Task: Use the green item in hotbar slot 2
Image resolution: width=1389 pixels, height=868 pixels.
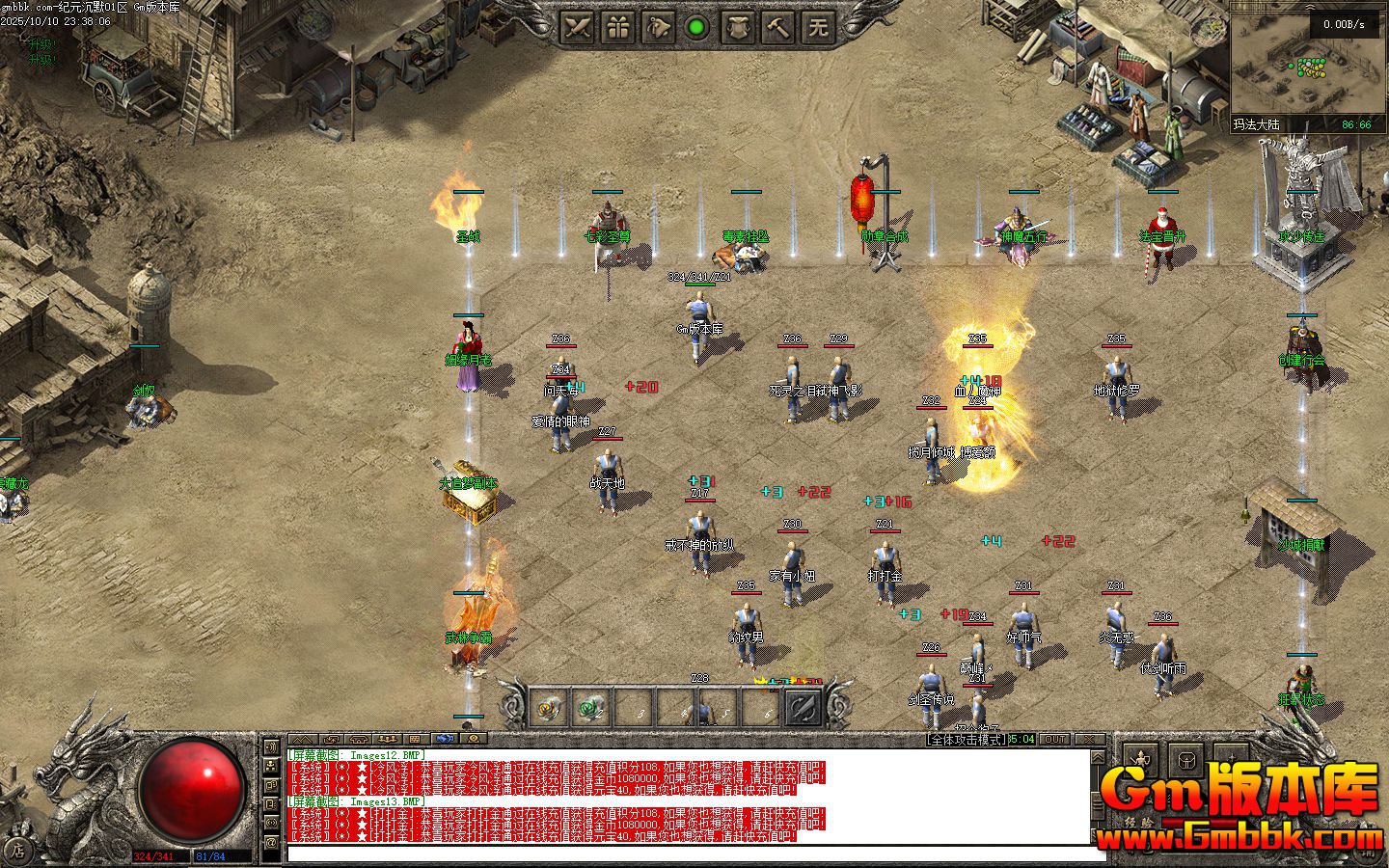Action: tap(589, 710)
